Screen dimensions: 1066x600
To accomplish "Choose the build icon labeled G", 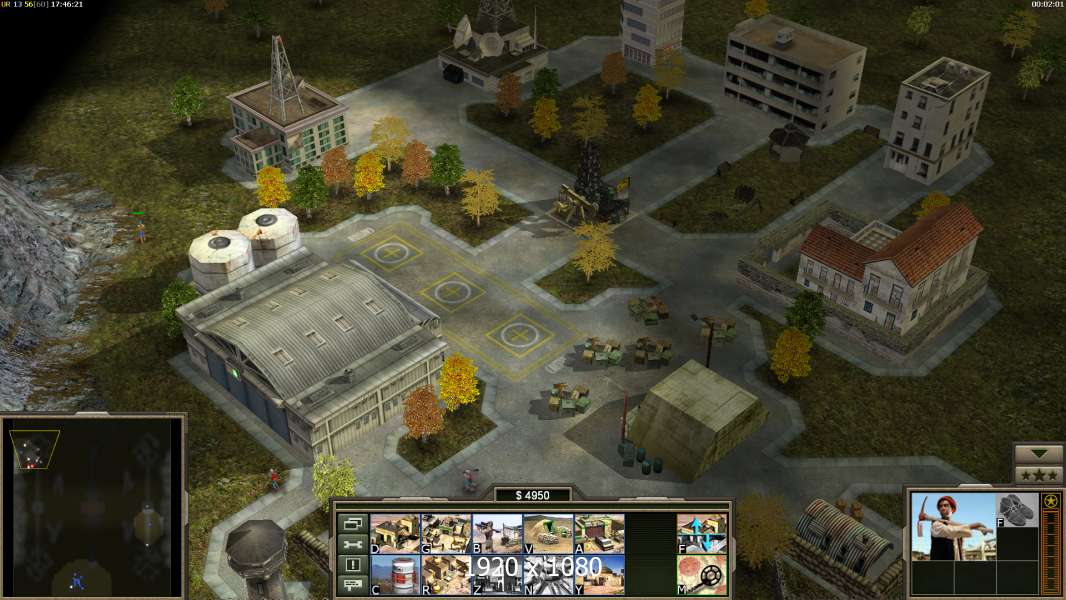I will [x=446, y=534].
